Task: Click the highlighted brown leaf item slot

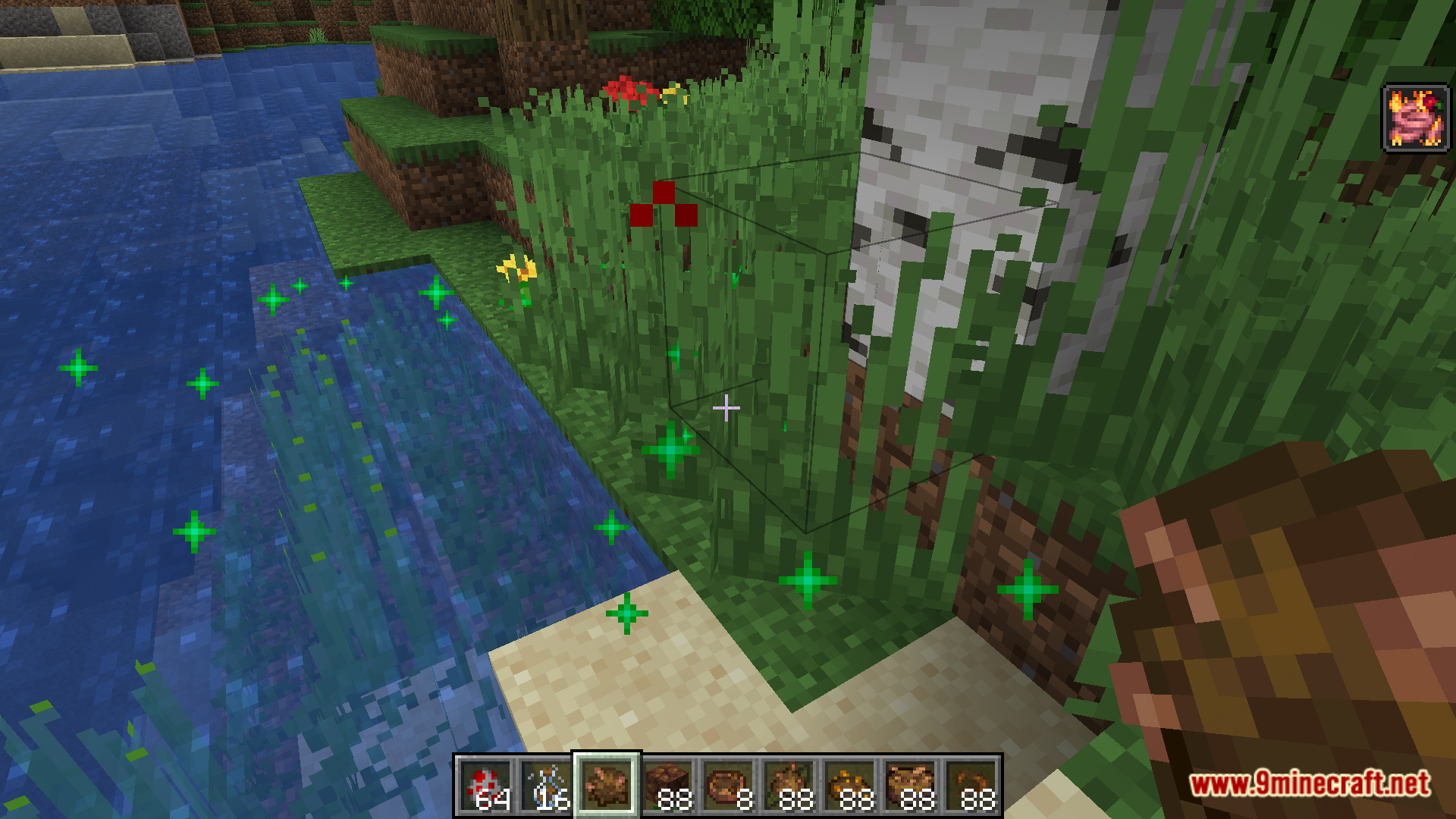Action: pos(607,786)
